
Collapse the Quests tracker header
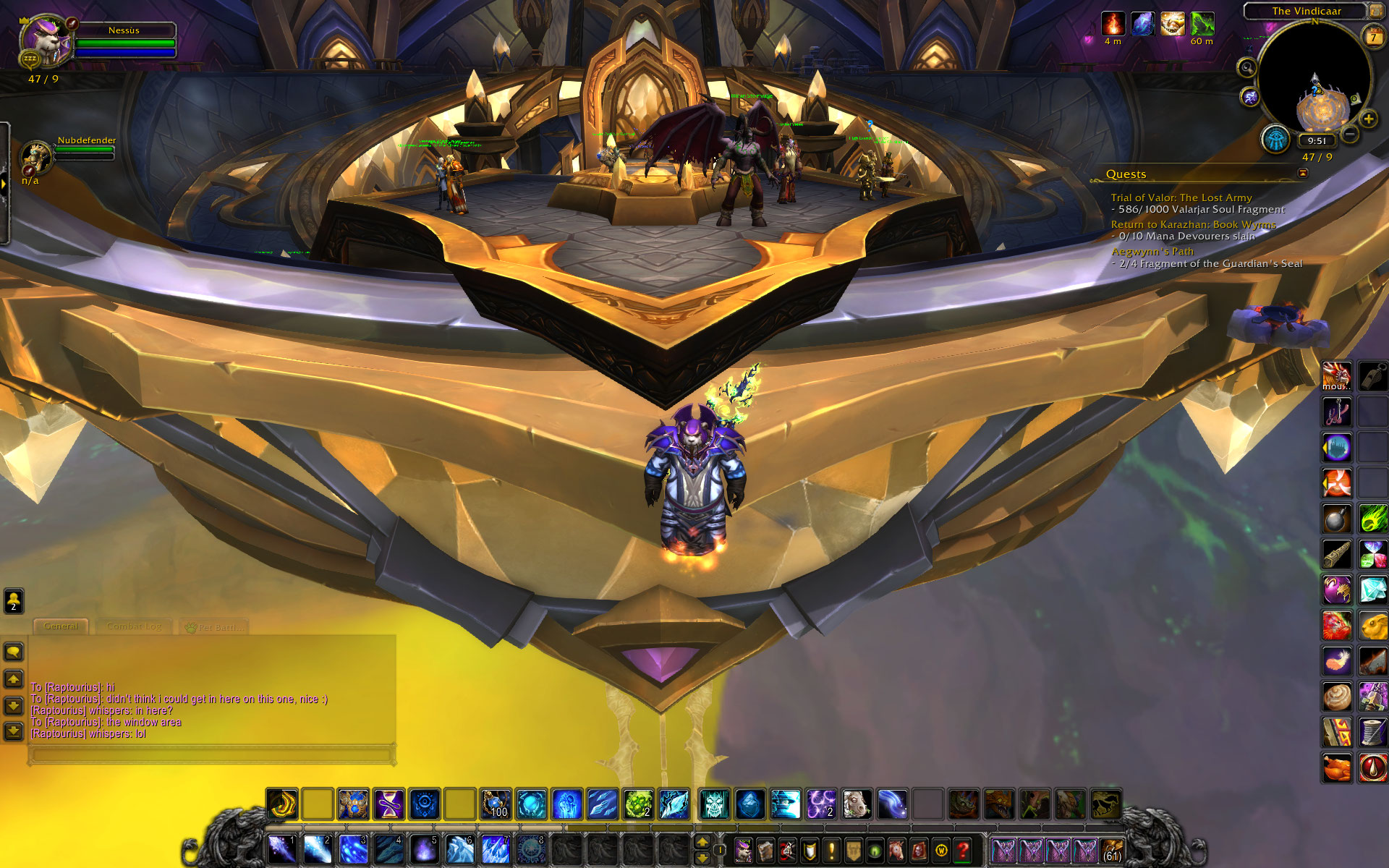pos(1303,173)
